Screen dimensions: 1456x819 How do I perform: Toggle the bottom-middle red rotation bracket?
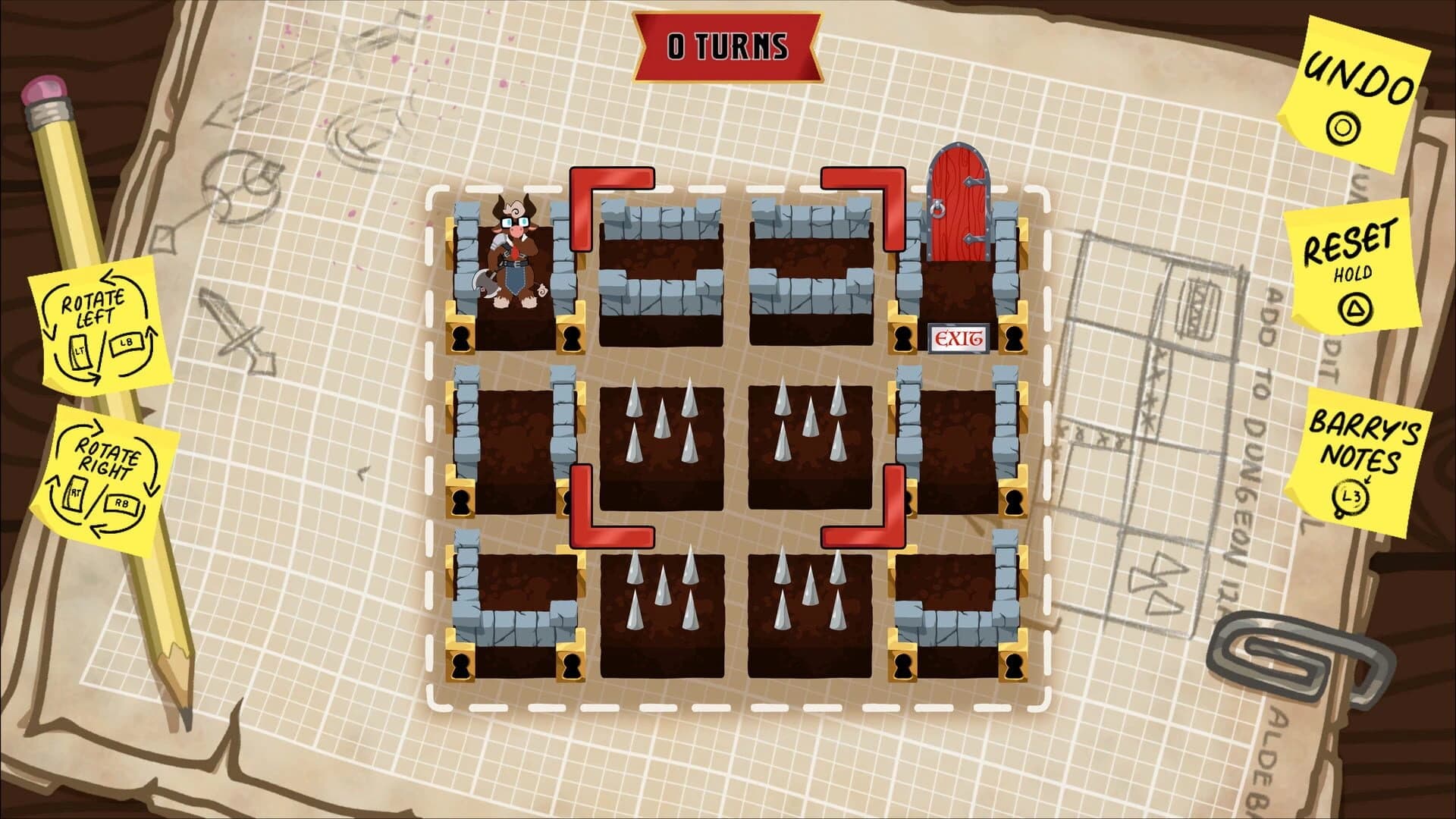(599, 531)
